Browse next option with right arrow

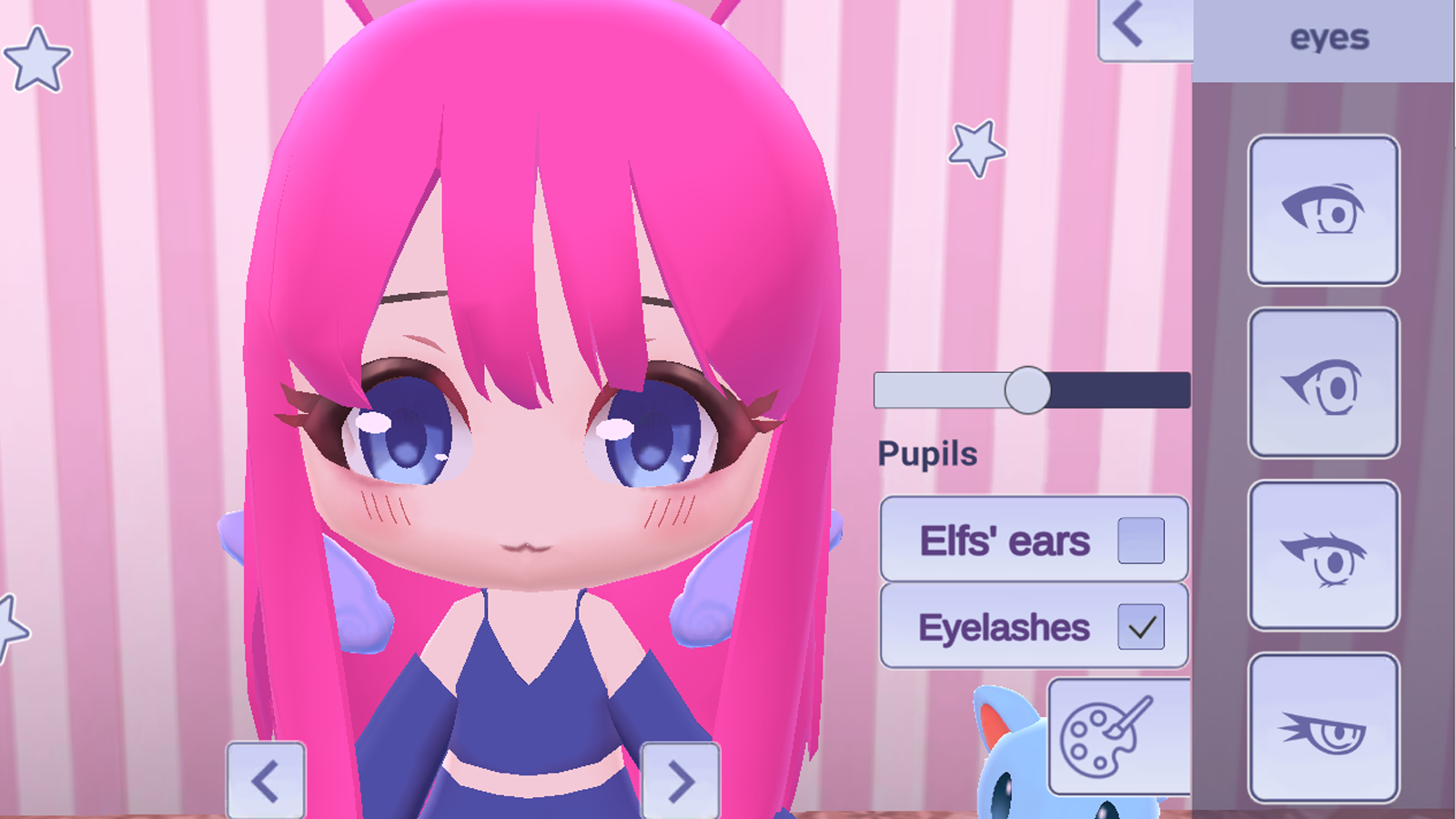(x=681, y=779)
